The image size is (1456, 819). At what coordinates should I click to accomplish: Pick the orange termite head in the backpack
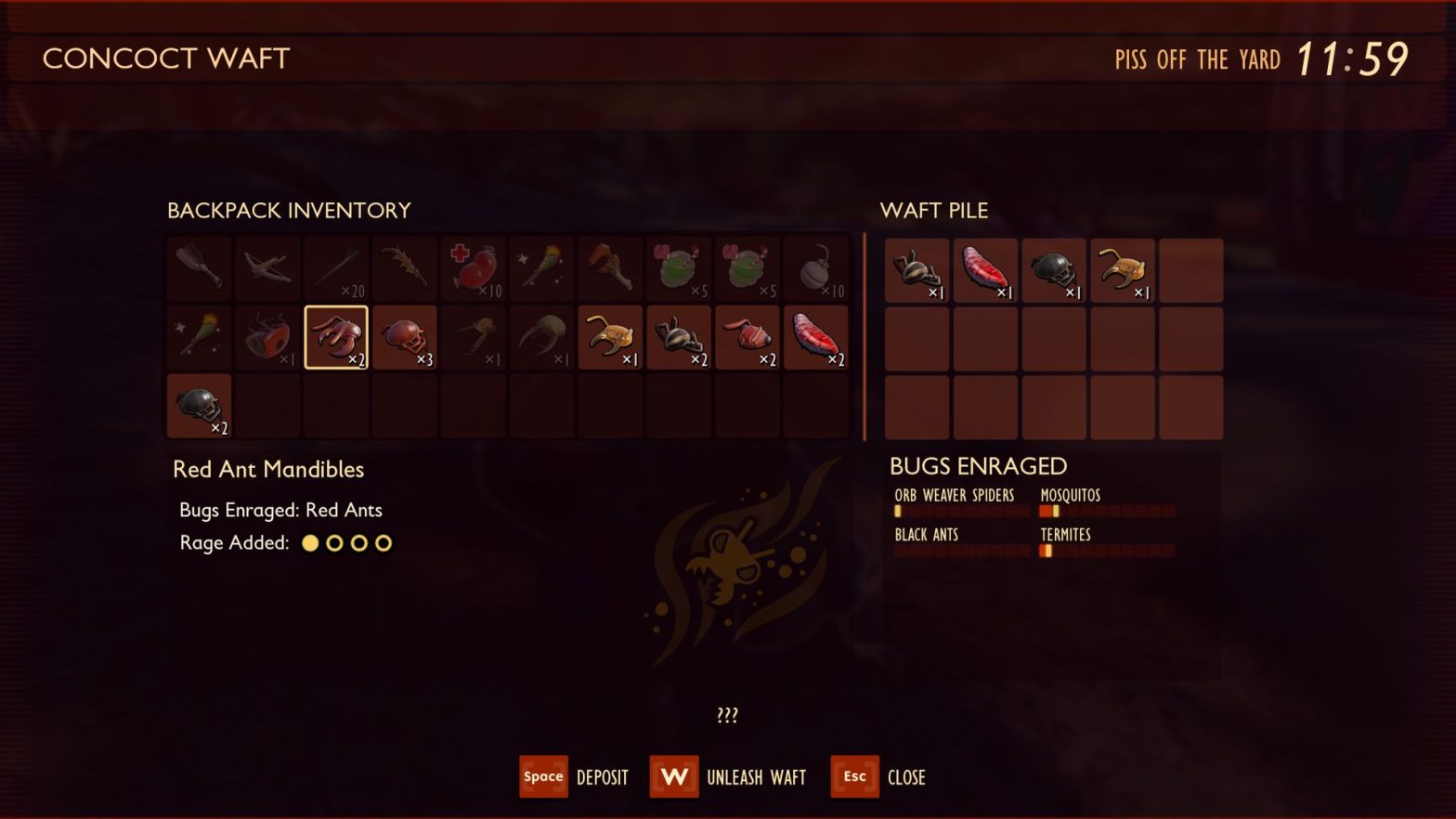[610, 337]
